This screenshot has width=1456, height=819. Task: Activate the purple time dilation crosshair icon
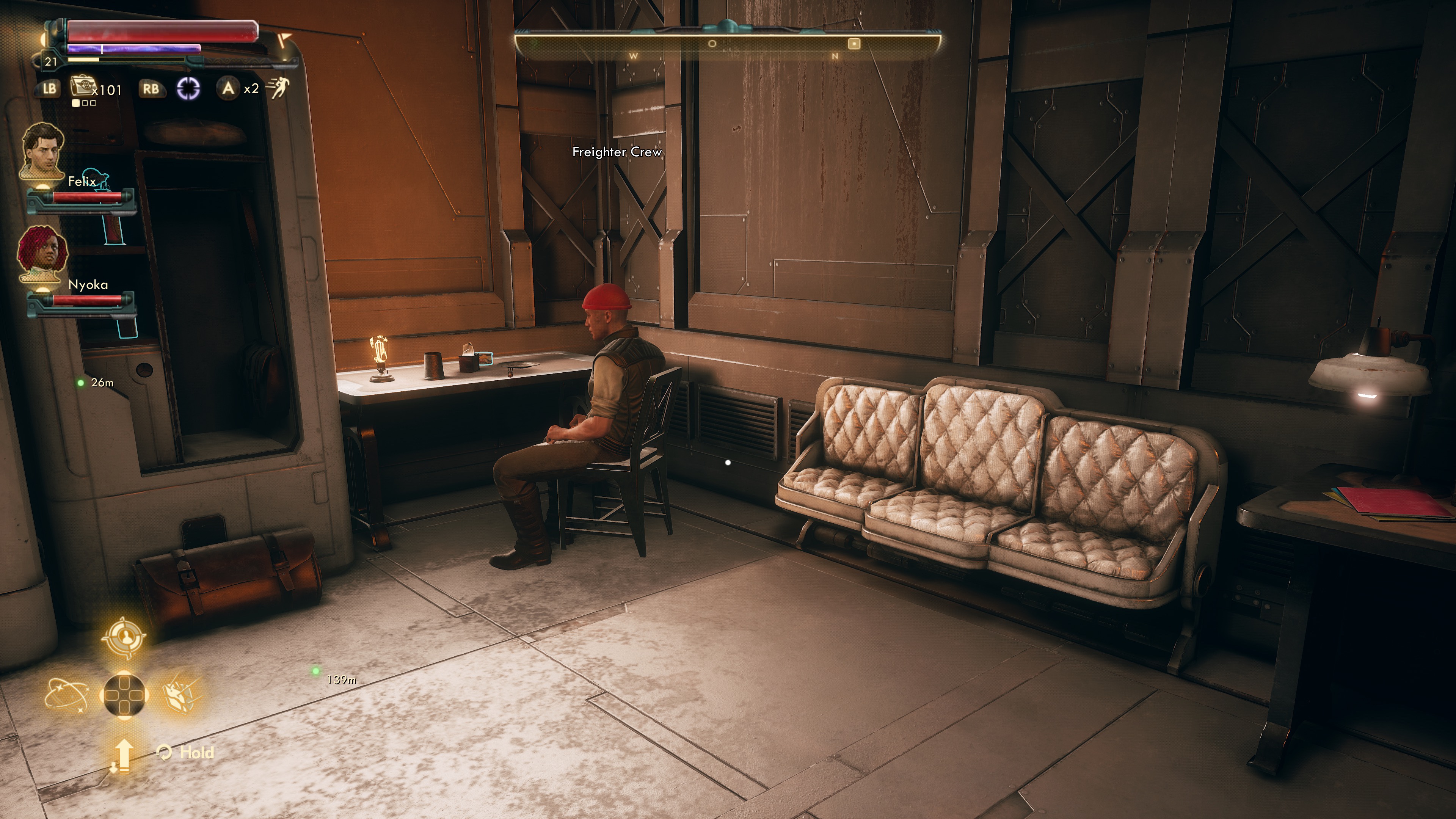189,89
